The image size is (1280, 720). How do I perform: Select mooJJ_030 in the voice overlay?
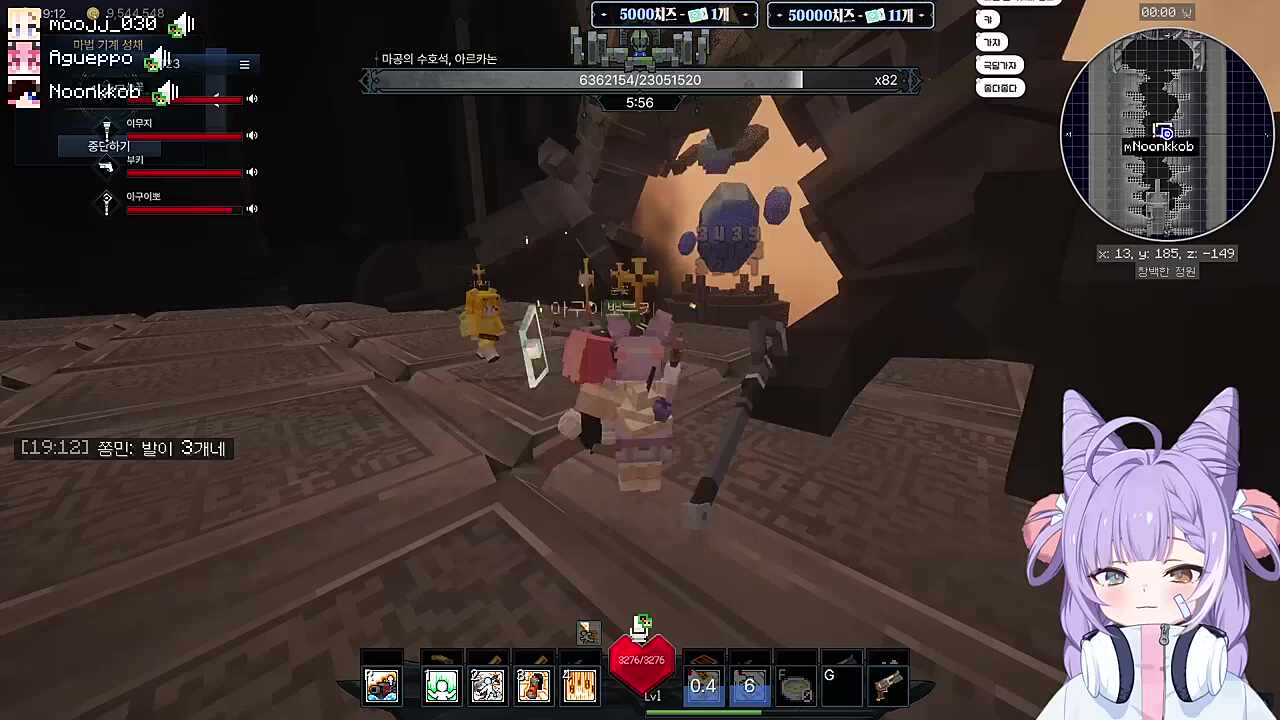(x=100, y=24)
